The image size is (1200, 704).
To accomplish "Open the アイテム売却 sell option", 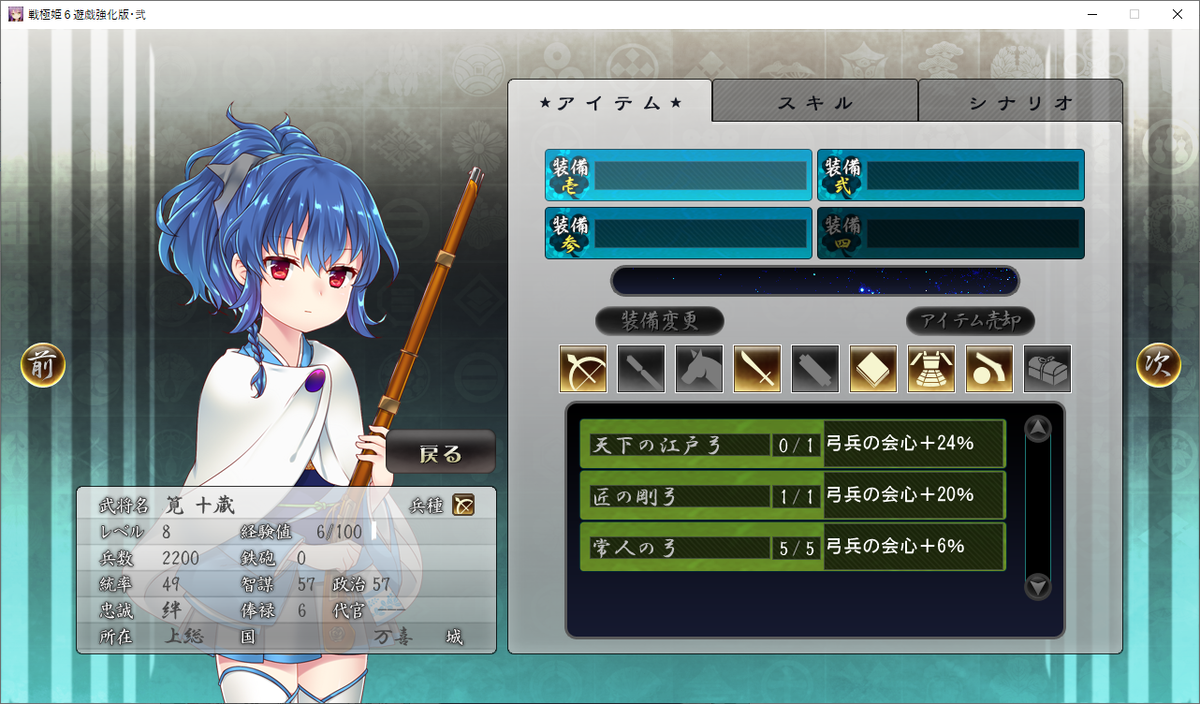I will pyautogui.click(x=970, y=321).
